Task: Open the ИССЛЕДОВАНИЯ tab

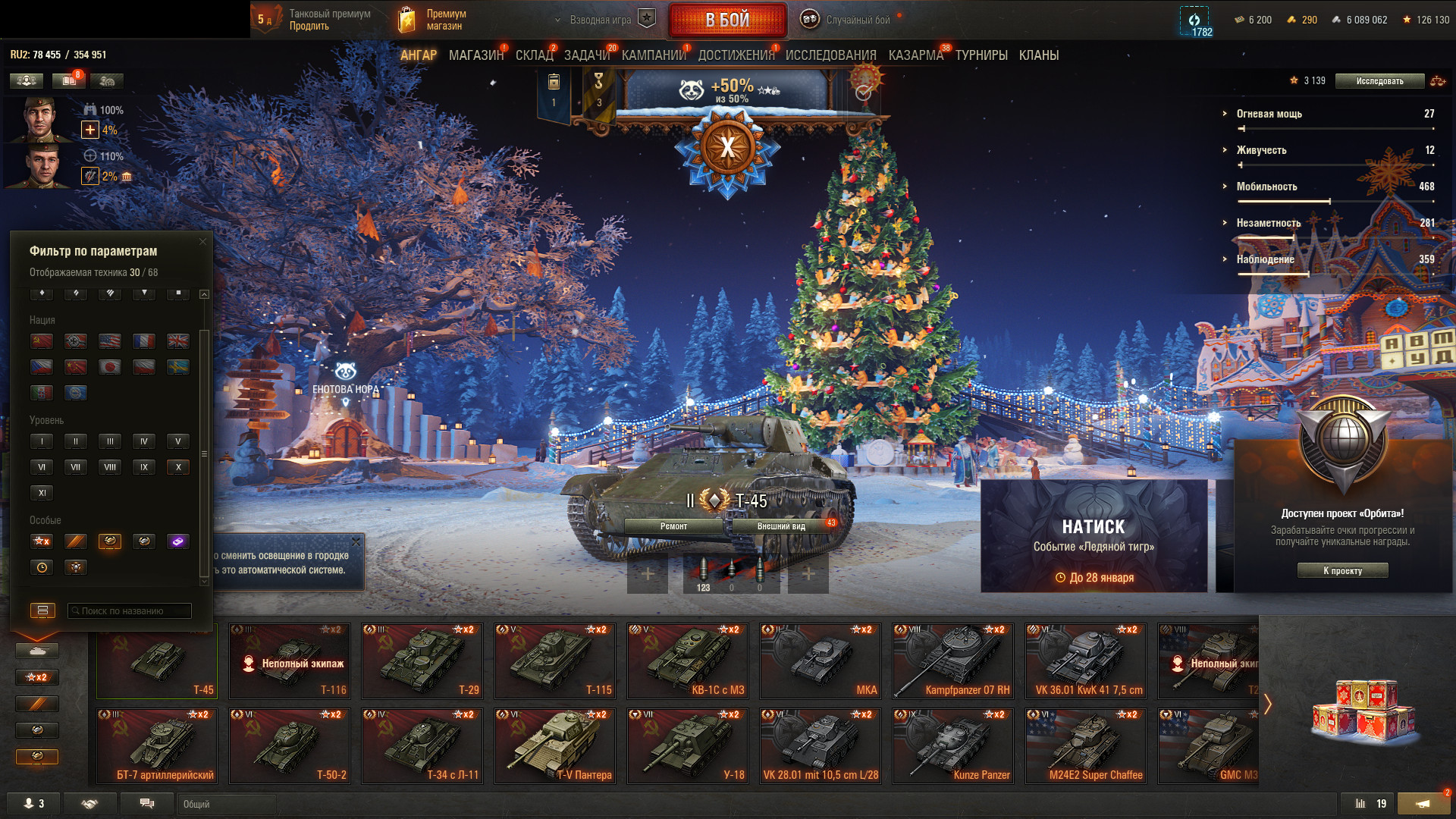Action: [x=830, y=55]
